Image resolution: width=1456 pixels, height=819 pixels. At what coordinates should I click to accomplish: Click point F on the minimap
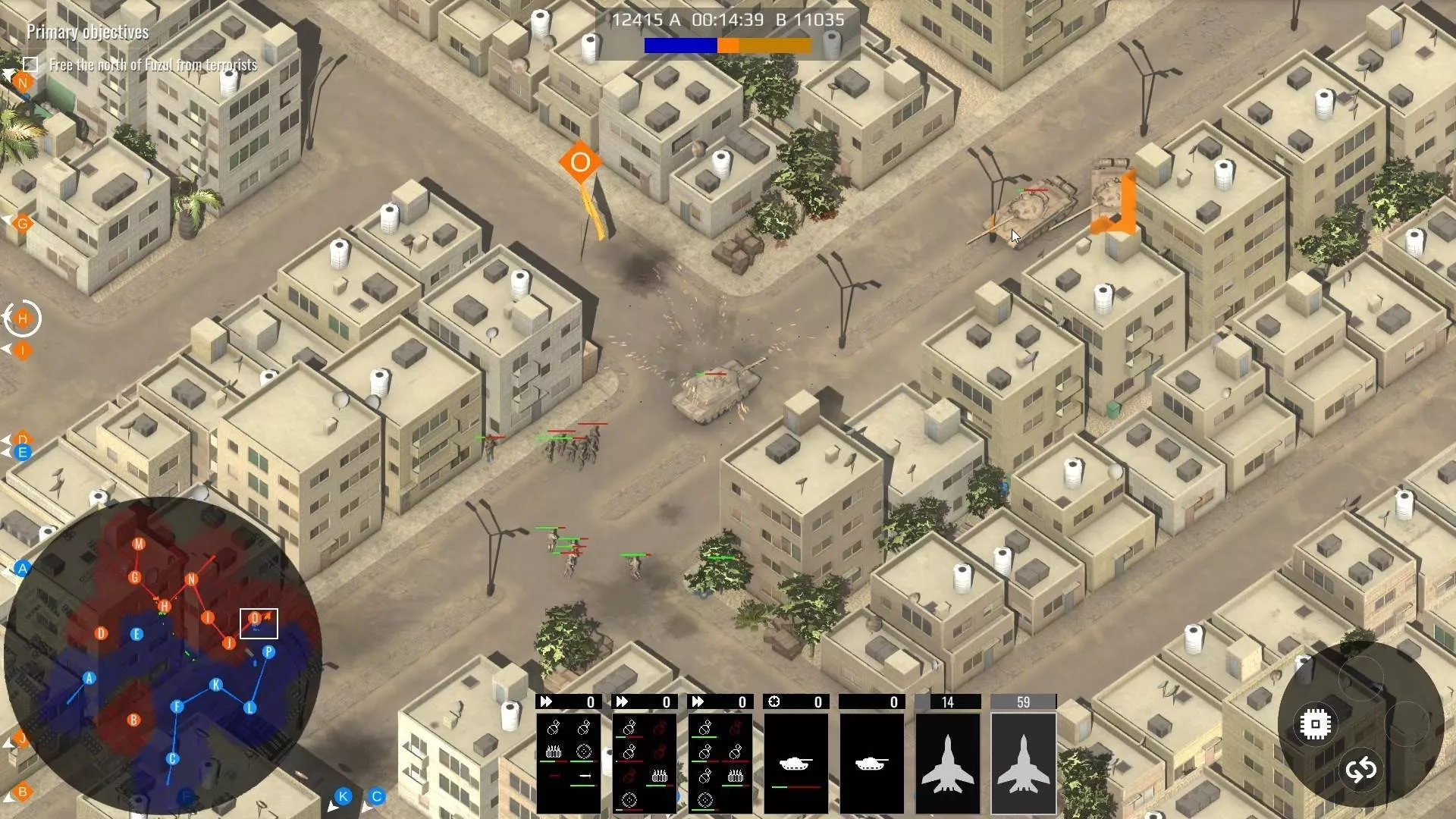(177, 707)
